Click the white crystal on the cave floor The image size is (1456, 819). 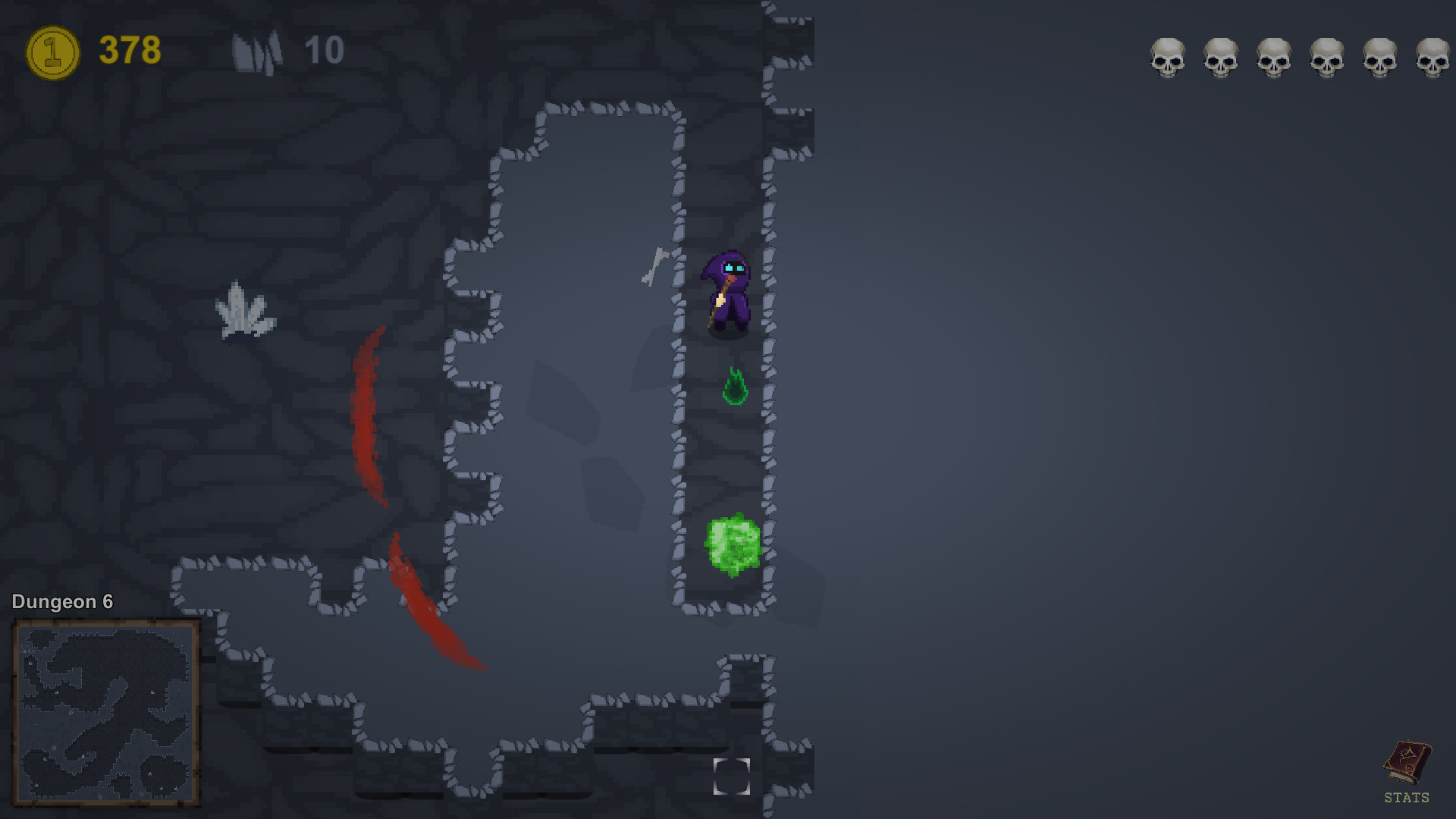(x=244, y=309)
